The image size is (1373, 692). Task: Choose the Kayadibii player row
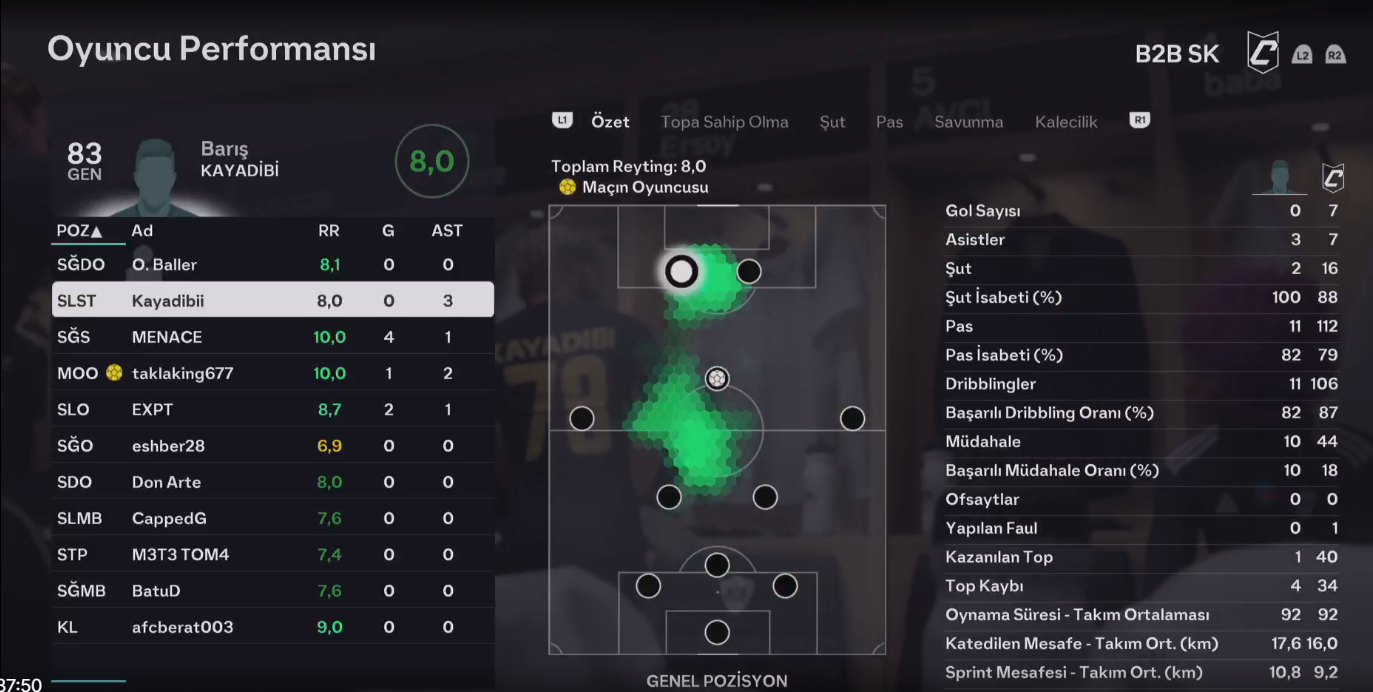tap(272, 301)
